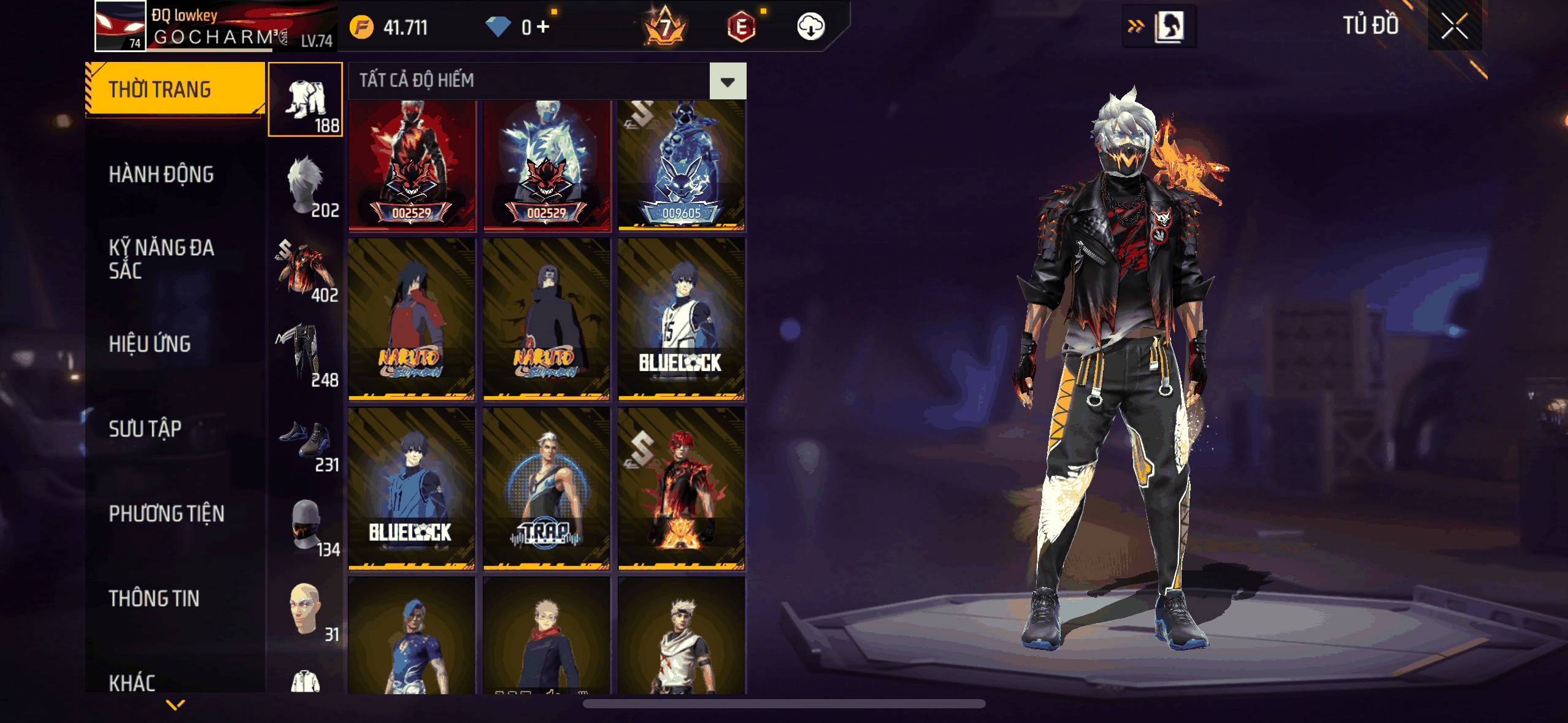This screenshot has width=1568, height=723.
Task: Open the jacket tops category showing 402
Action: [x=306, y=270]
